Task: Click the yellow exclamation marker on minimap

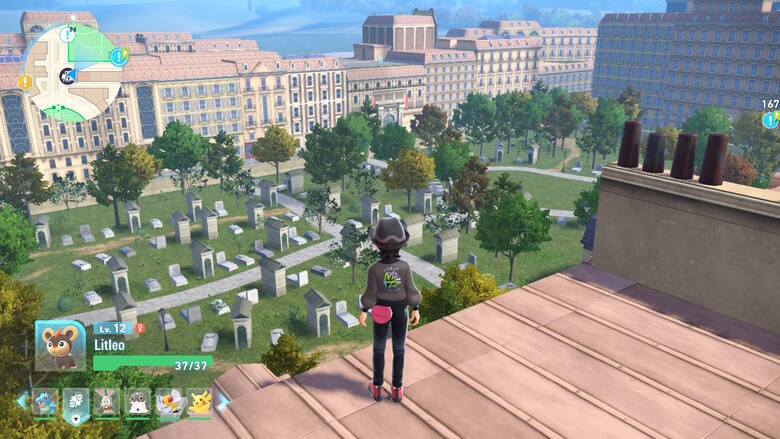Action: point(26,80)
